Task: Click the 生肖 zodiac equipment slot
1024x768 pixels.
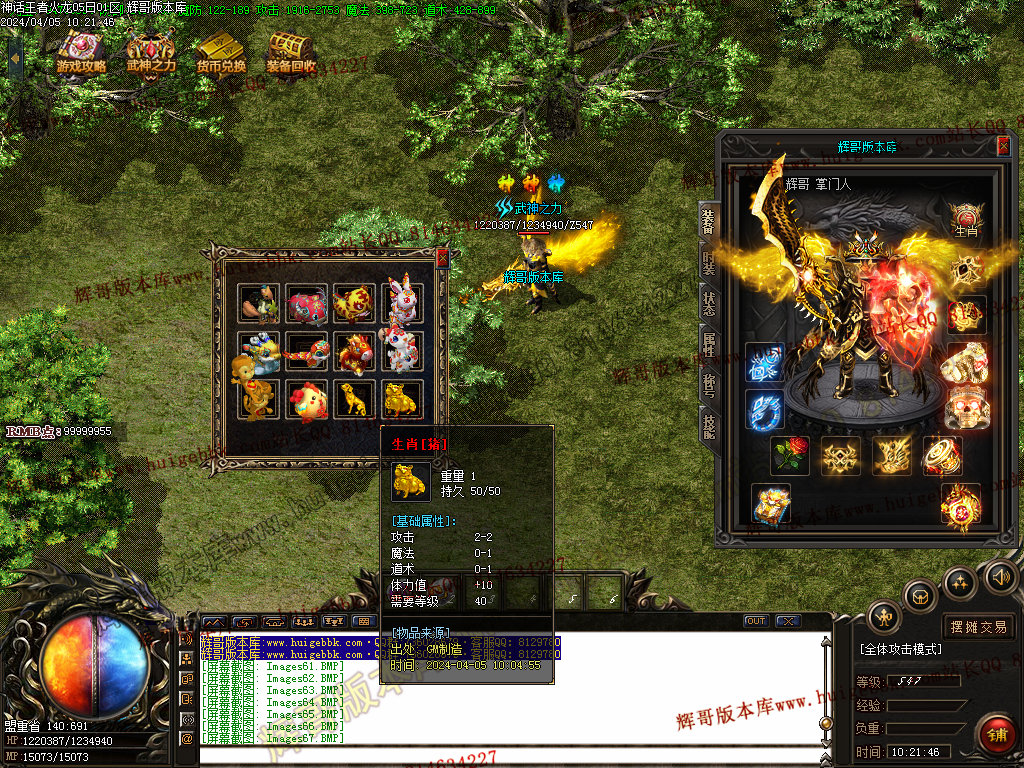Action: pyautogui.click(x=966, y=219)
